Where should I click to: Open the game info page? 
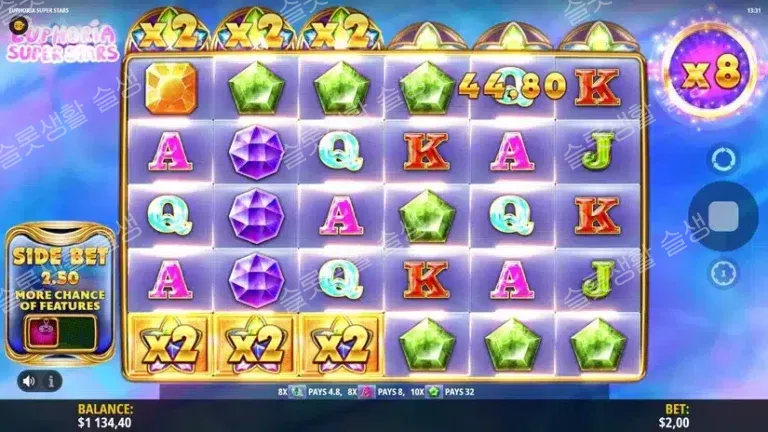pos(52,380)
